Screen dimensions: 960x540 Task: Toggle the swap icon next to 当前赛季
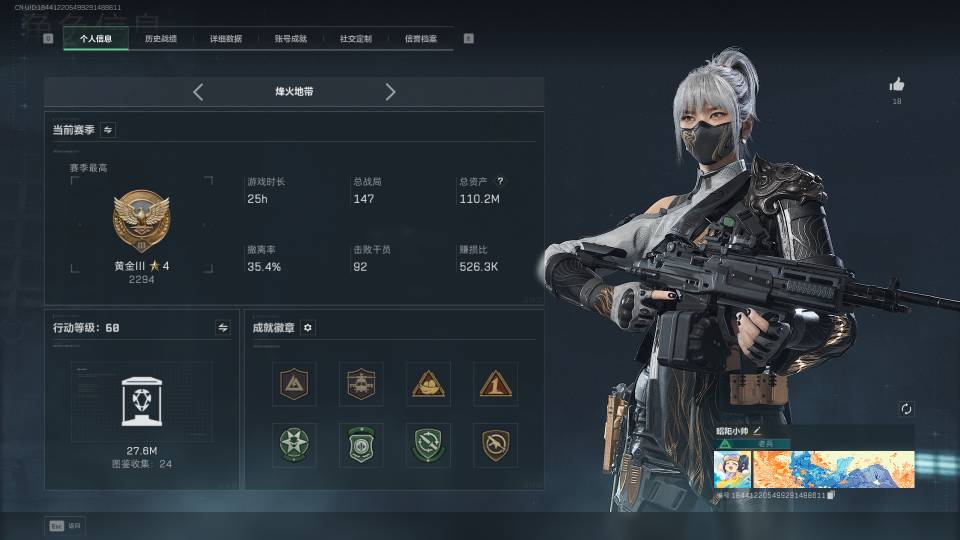coord(107,129)
